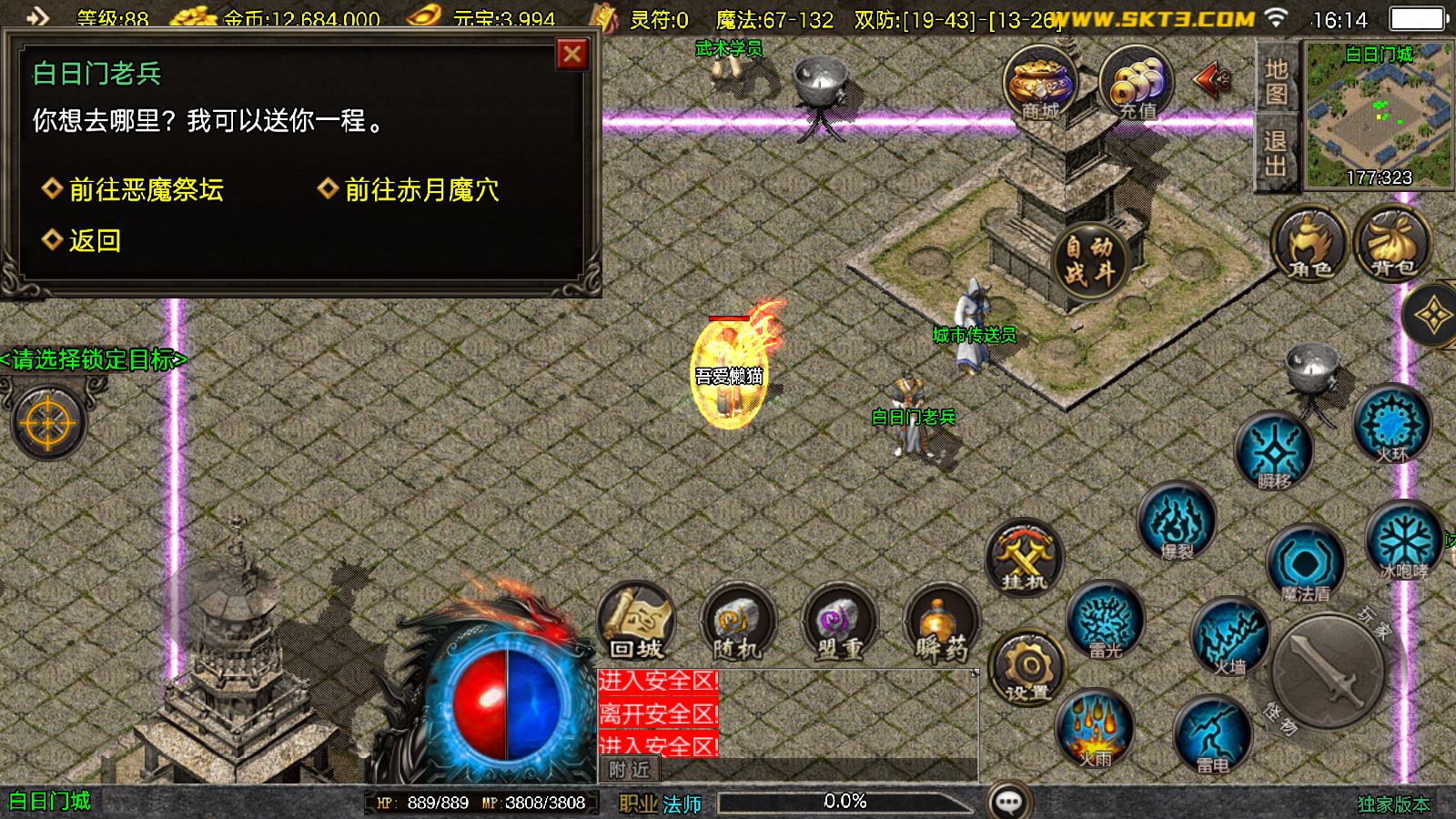
Task: Open the 商城 shop icon
Action: (x=1039, y=84)
